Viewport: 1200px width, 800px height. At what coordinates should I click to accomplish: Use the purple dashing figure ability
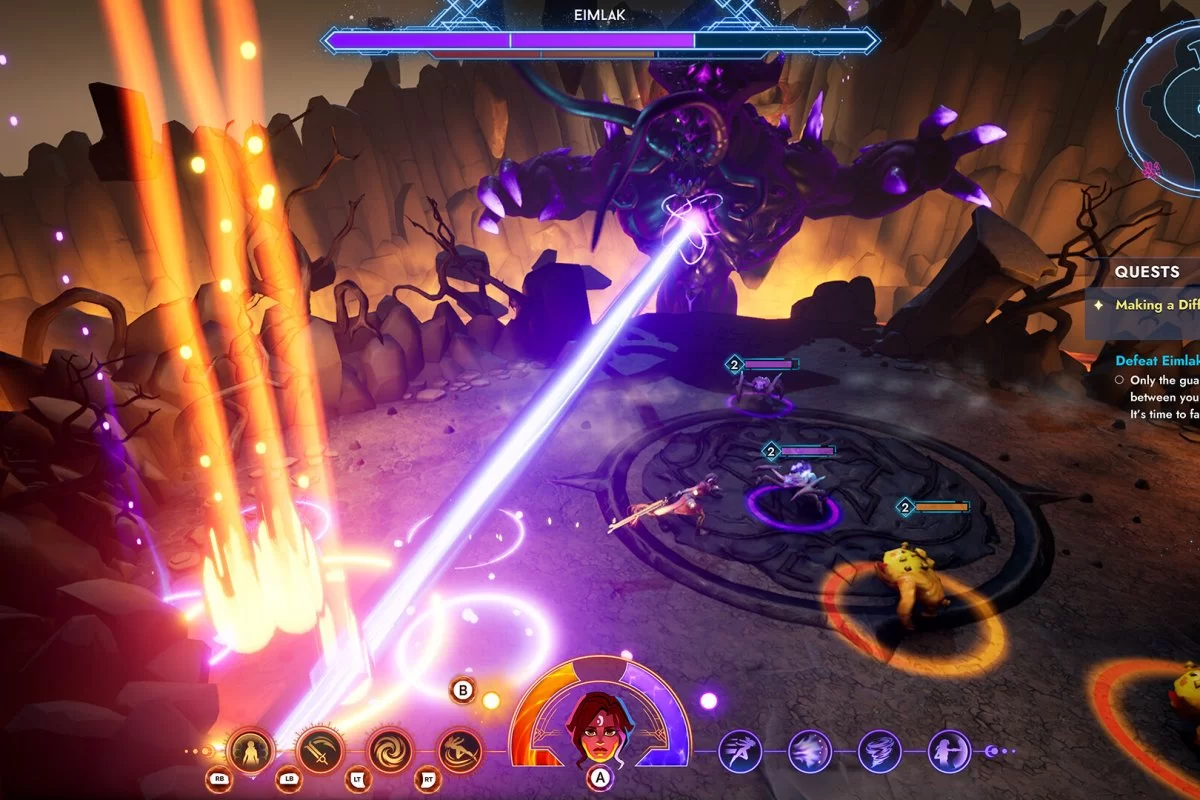click(740, 751)
